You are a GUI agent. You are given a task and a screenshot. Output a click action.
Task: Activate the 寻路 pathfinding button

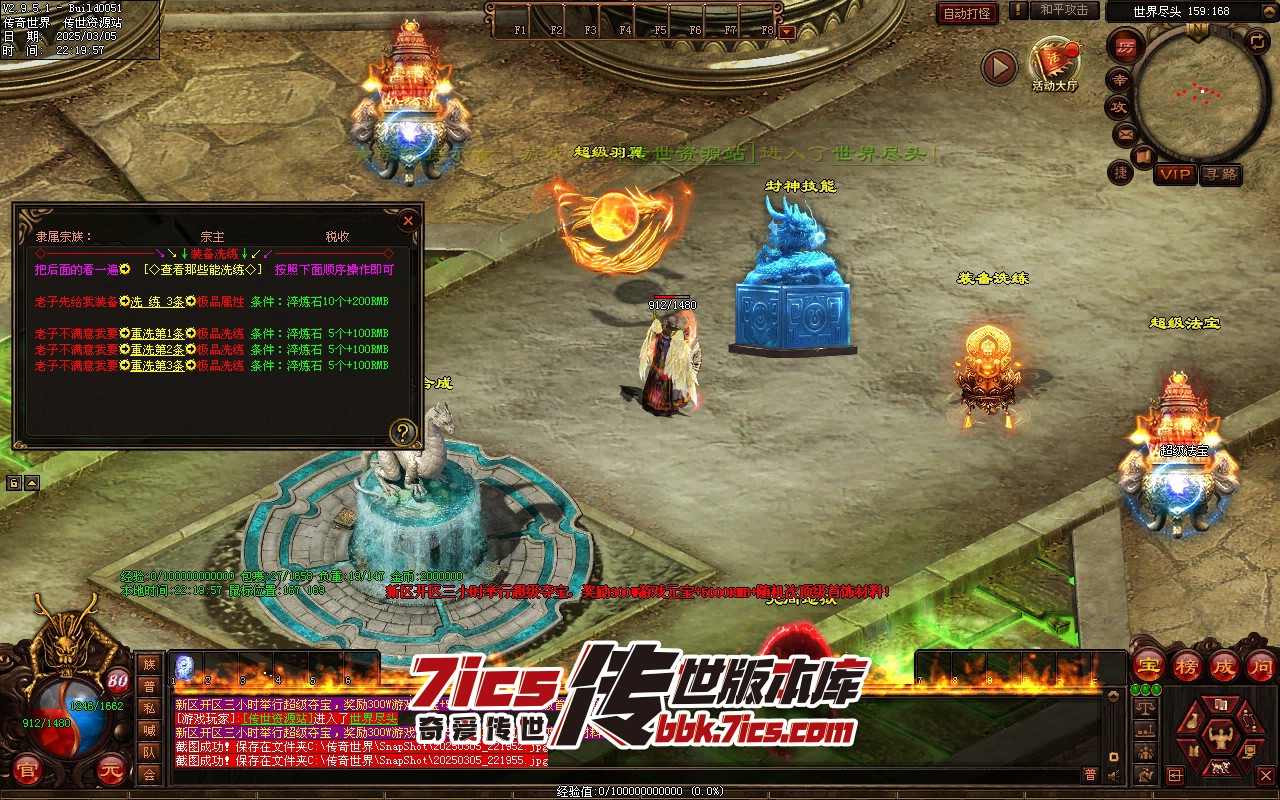[1220, 174]
